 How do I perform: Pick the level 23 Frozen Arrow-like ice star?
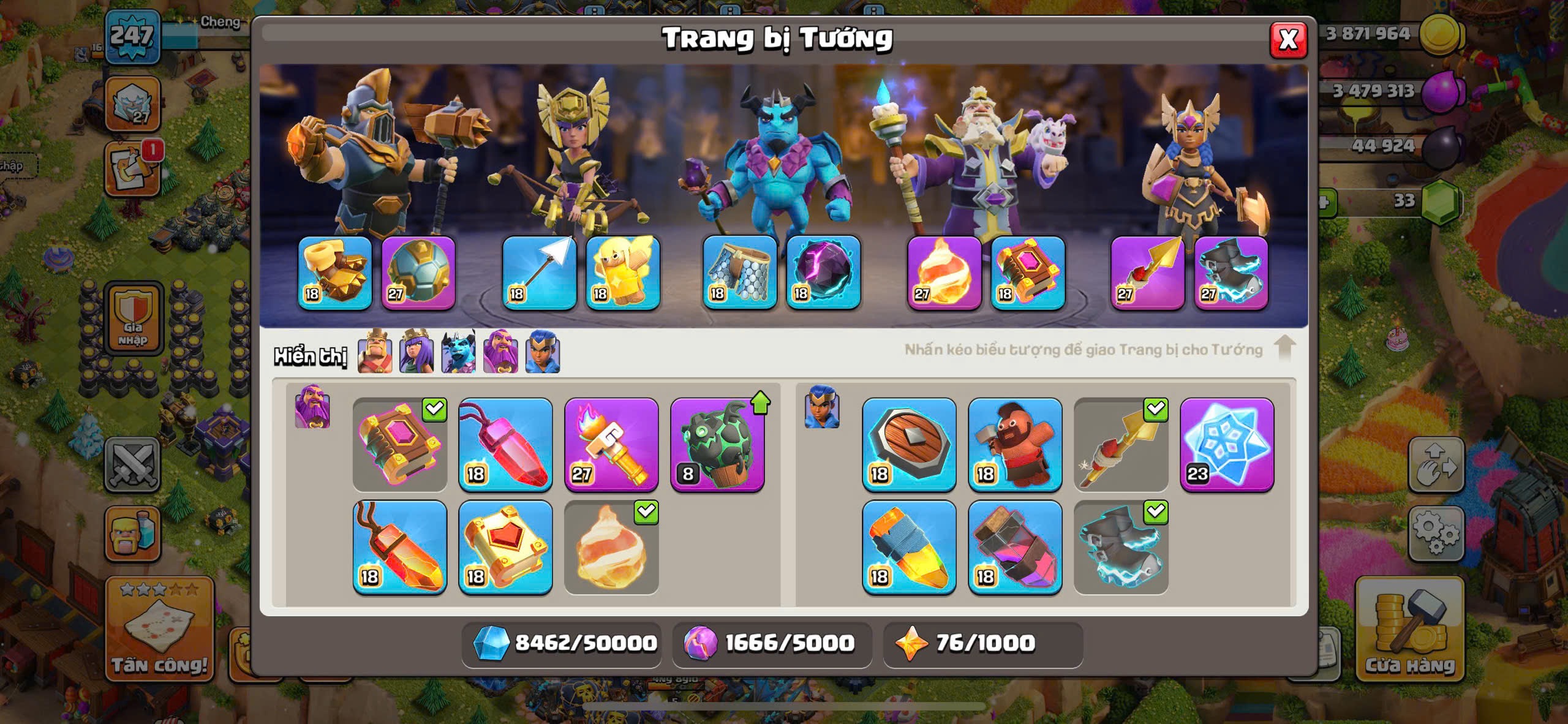pyautogui.click(x=1227, y=445)
